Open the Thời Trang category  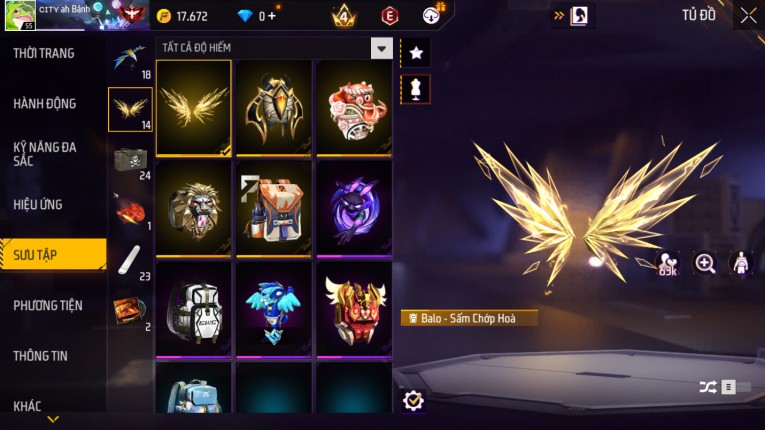(x=45, y=53)
